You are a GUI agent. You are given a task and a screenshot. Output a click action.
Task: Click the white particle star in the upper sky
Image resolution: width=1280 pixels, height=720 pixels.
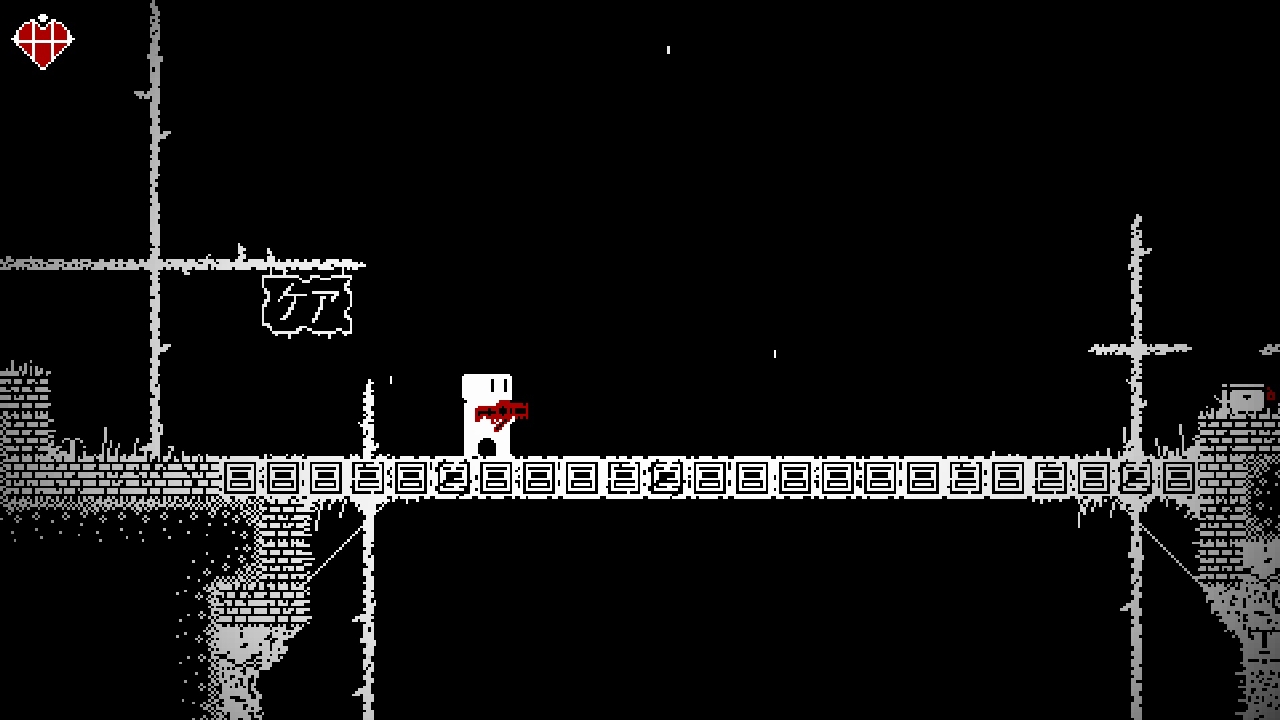pyautogui.click(x=668, y=48)
